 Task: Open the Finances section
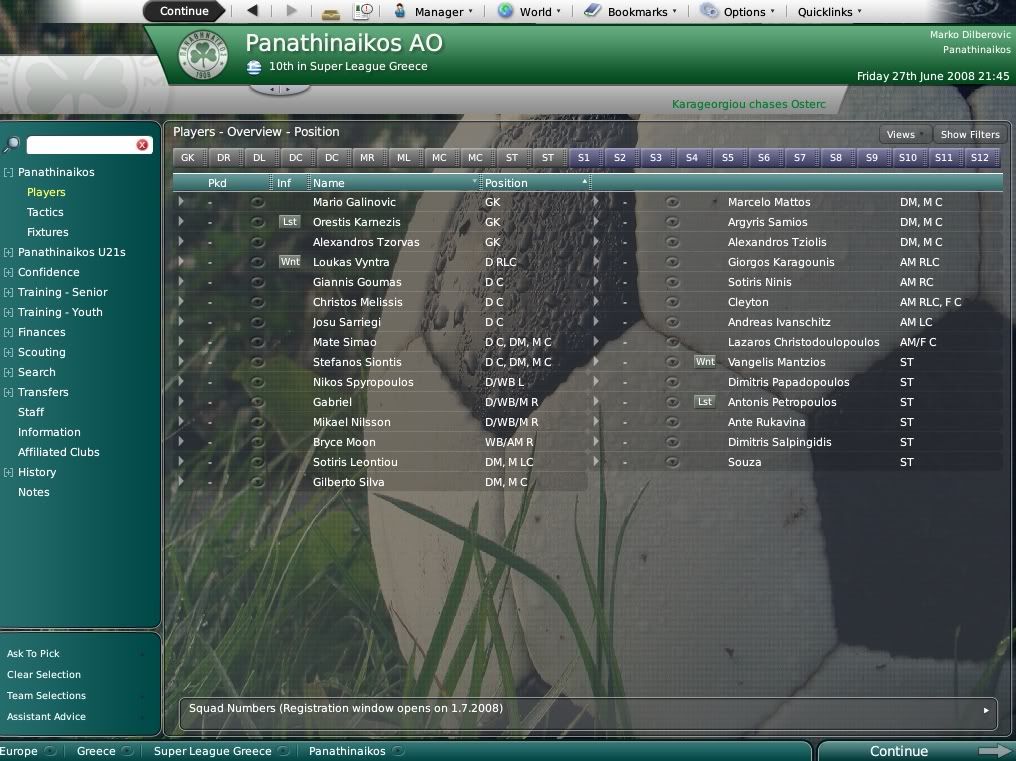[x=41, y=332]
